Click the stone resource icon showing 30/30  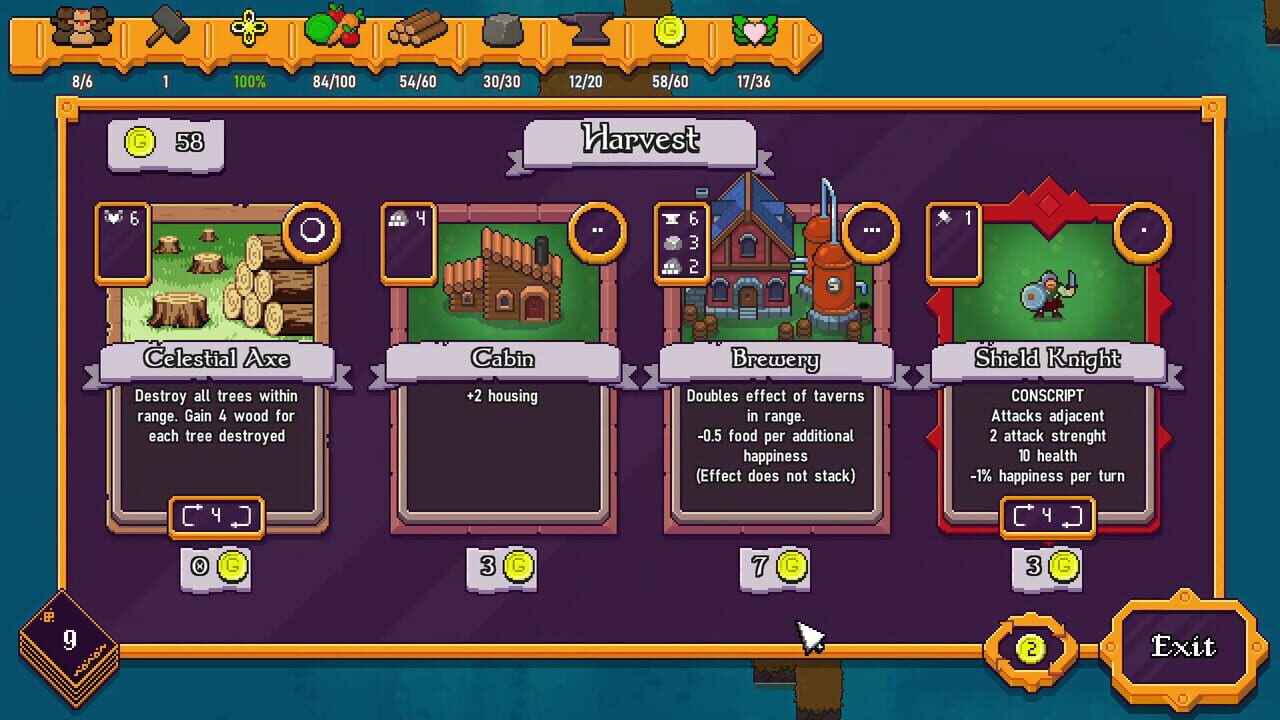tap(502, 32)
